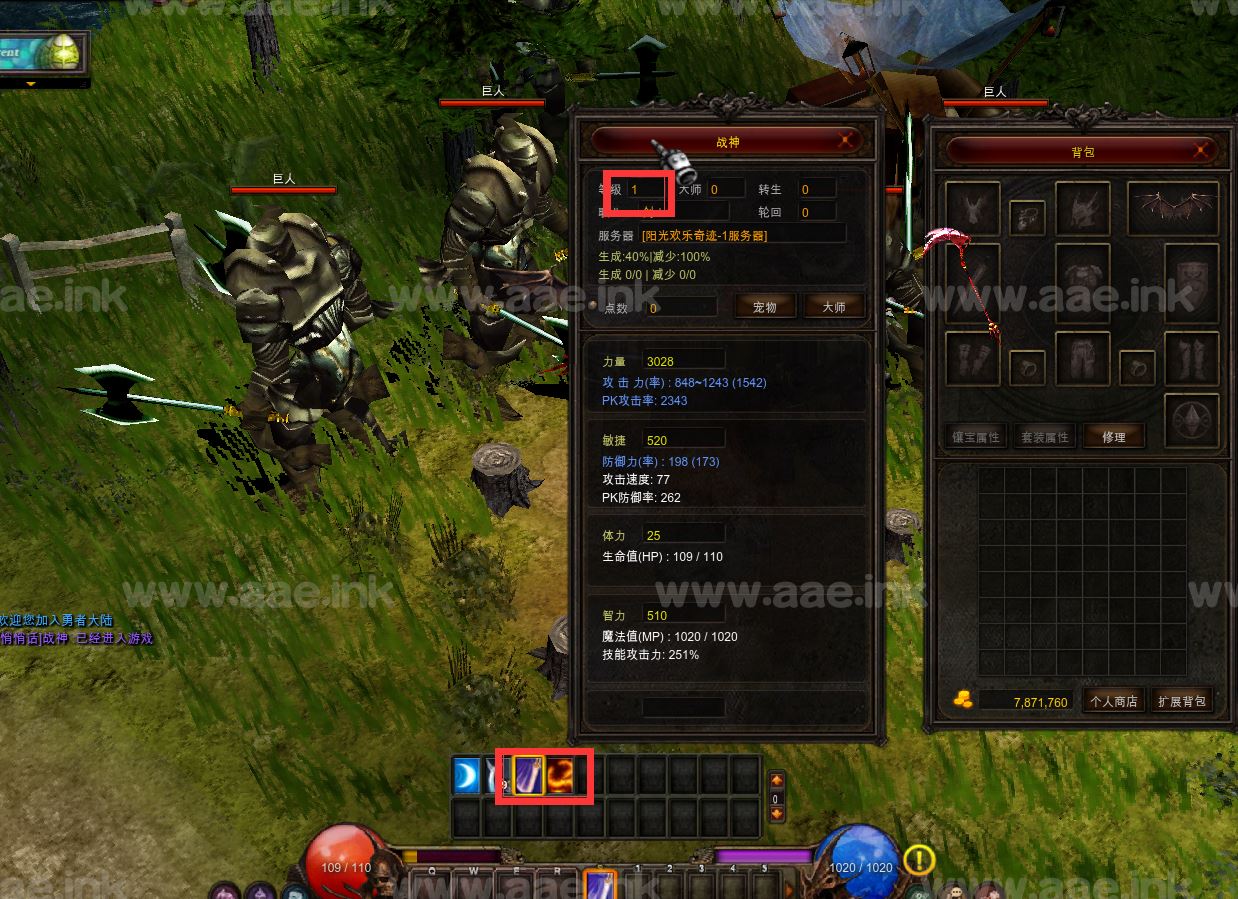Show the 套装属性 set attributes
Viewport: 1238px width, 899px height.
[1043, 437]
